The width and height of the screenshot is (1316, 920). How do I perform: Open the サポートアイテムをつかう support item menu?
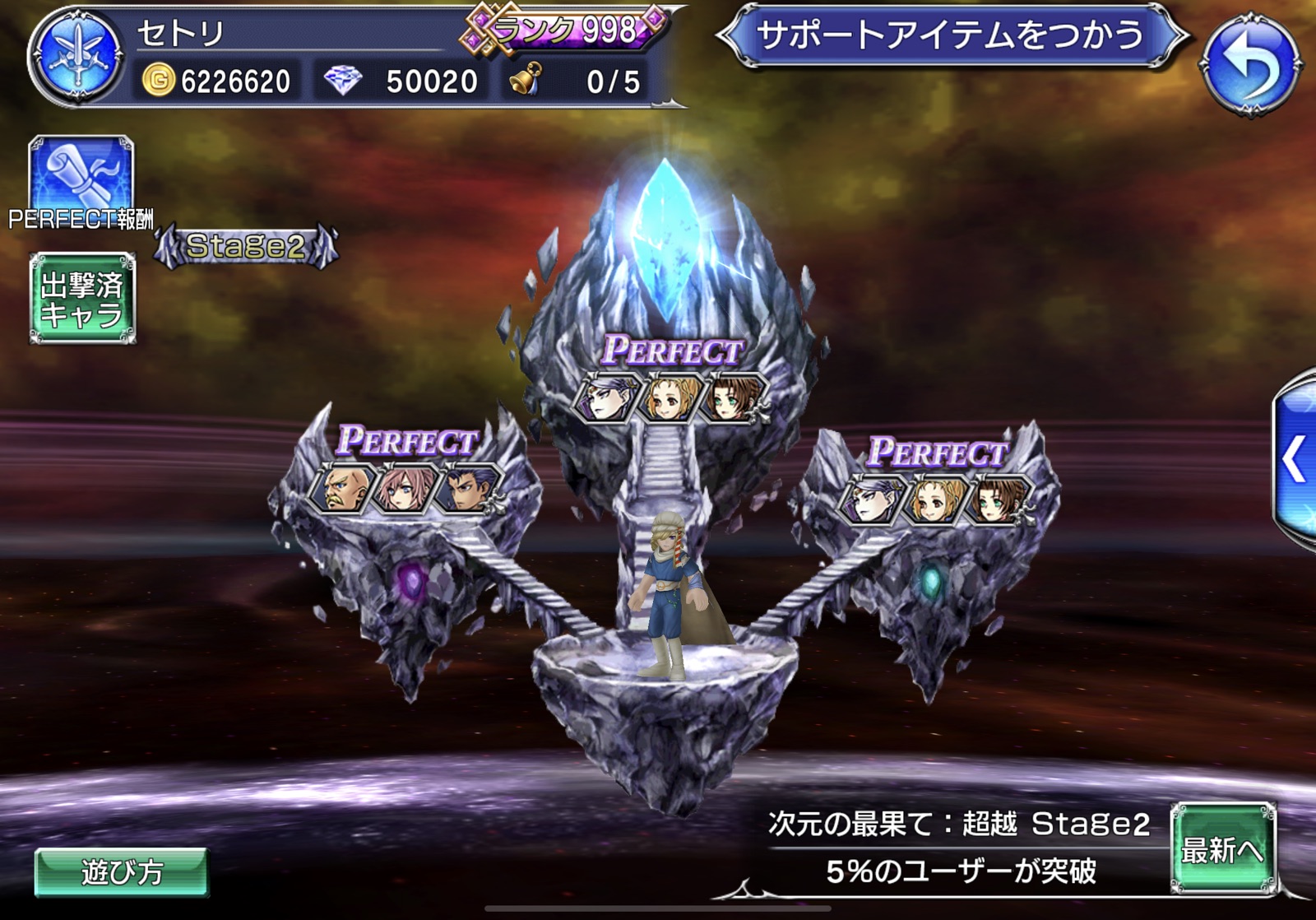(x=950, y=35)
